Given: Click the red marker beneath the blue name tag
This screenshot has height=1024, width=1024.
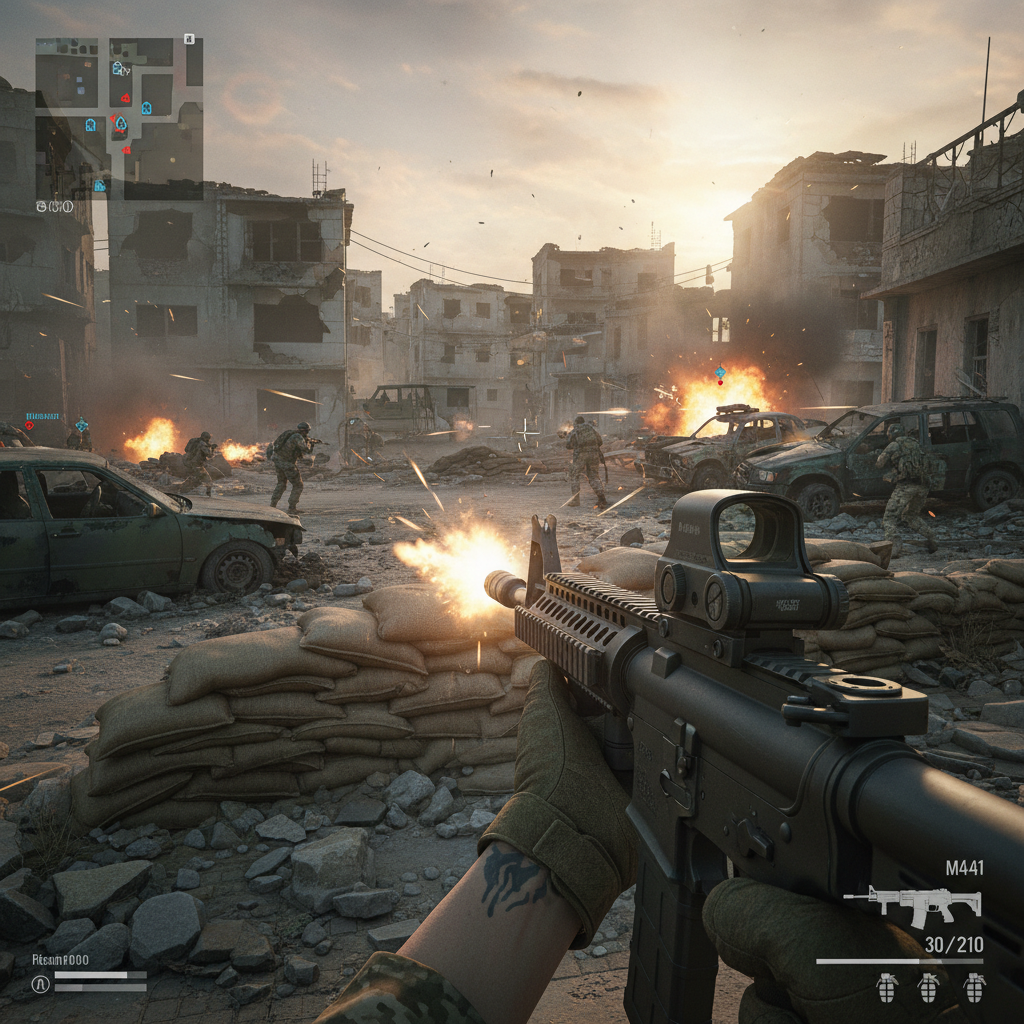Looking at the screenshot, I should [29, 425].
